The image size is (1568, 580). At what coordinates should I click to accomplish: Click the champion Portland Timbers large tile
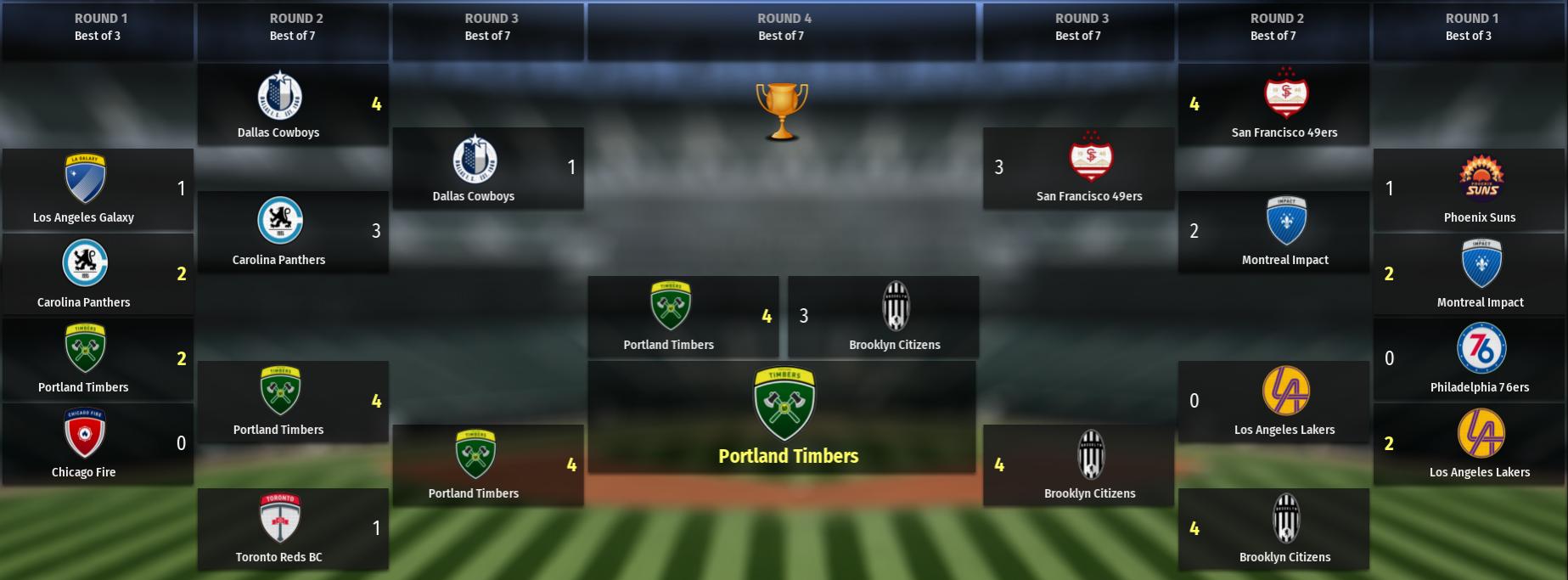782,417
